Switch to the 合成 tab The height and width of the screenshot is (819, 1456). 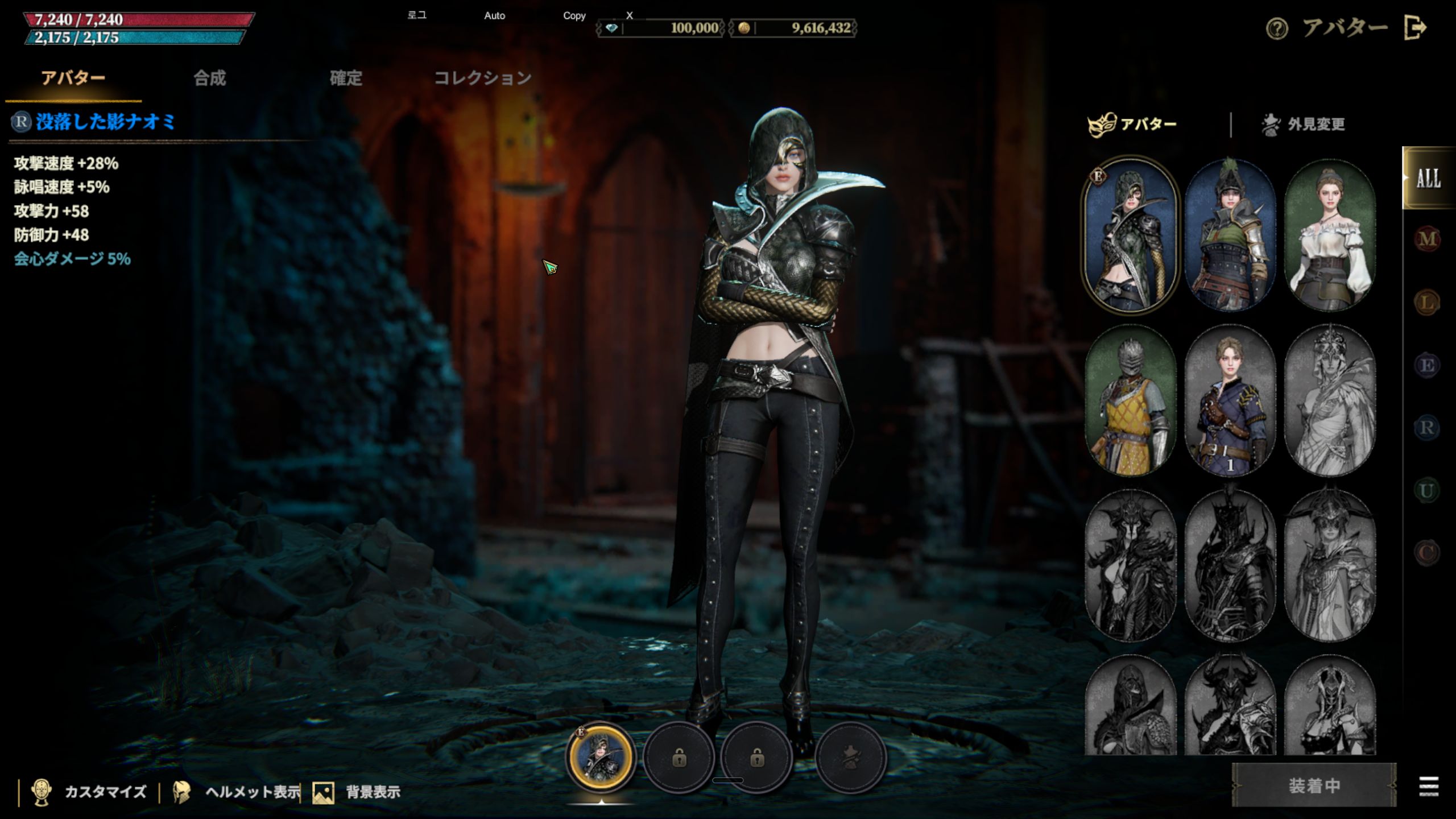210,78
